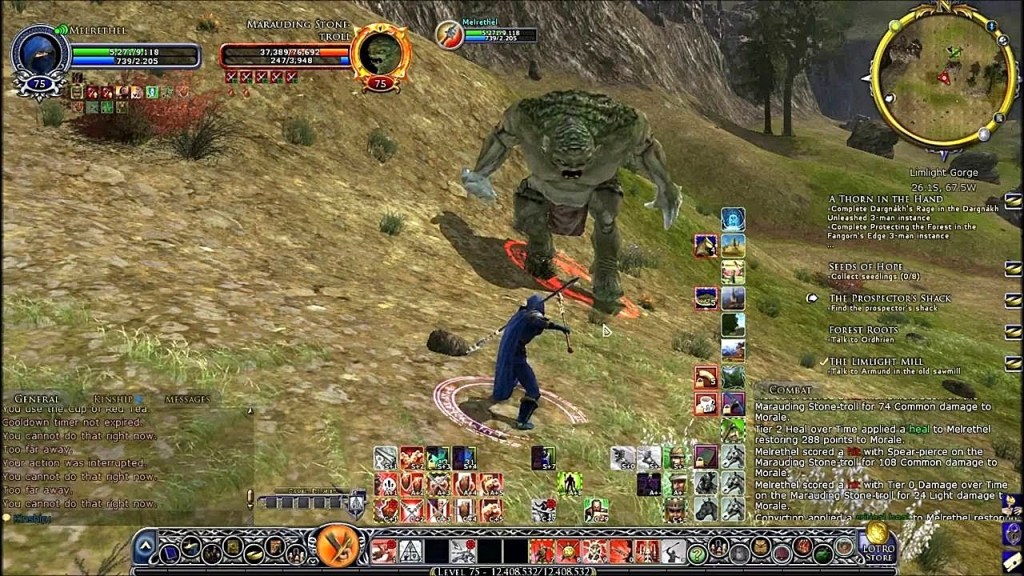Use the coffee cup item icon
This screenshot has height=576, width=1024.
(706, 404)
